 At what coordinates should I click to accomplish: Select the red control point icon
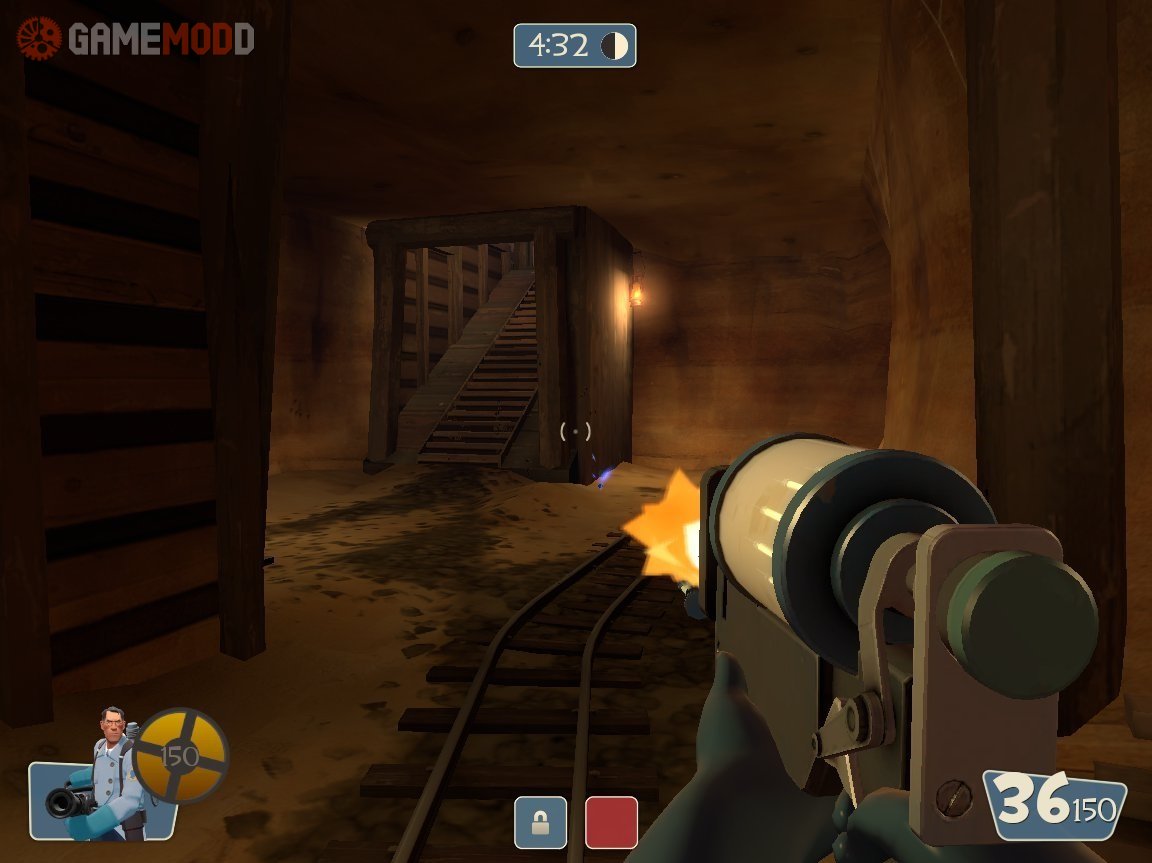click(611, 822)
